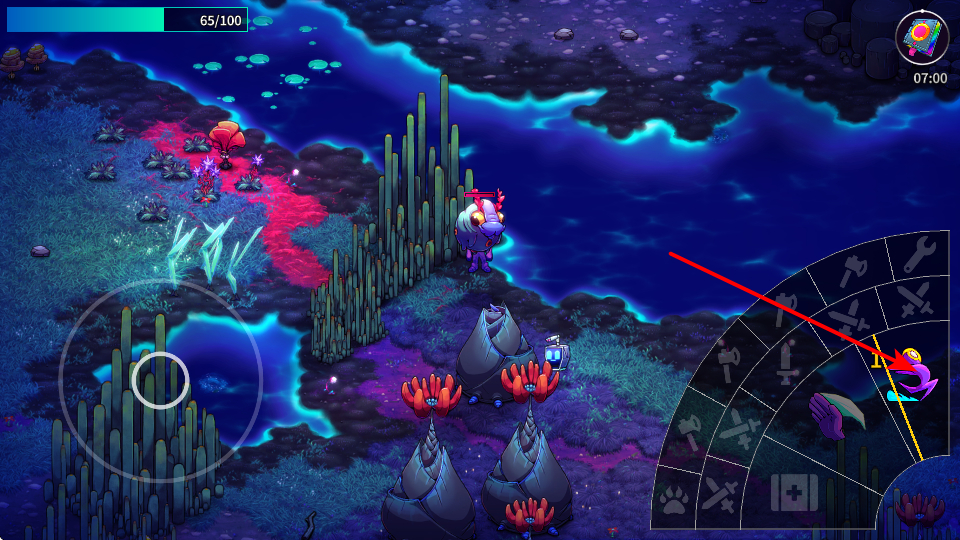Open the journal book icon

click(921, 39)
